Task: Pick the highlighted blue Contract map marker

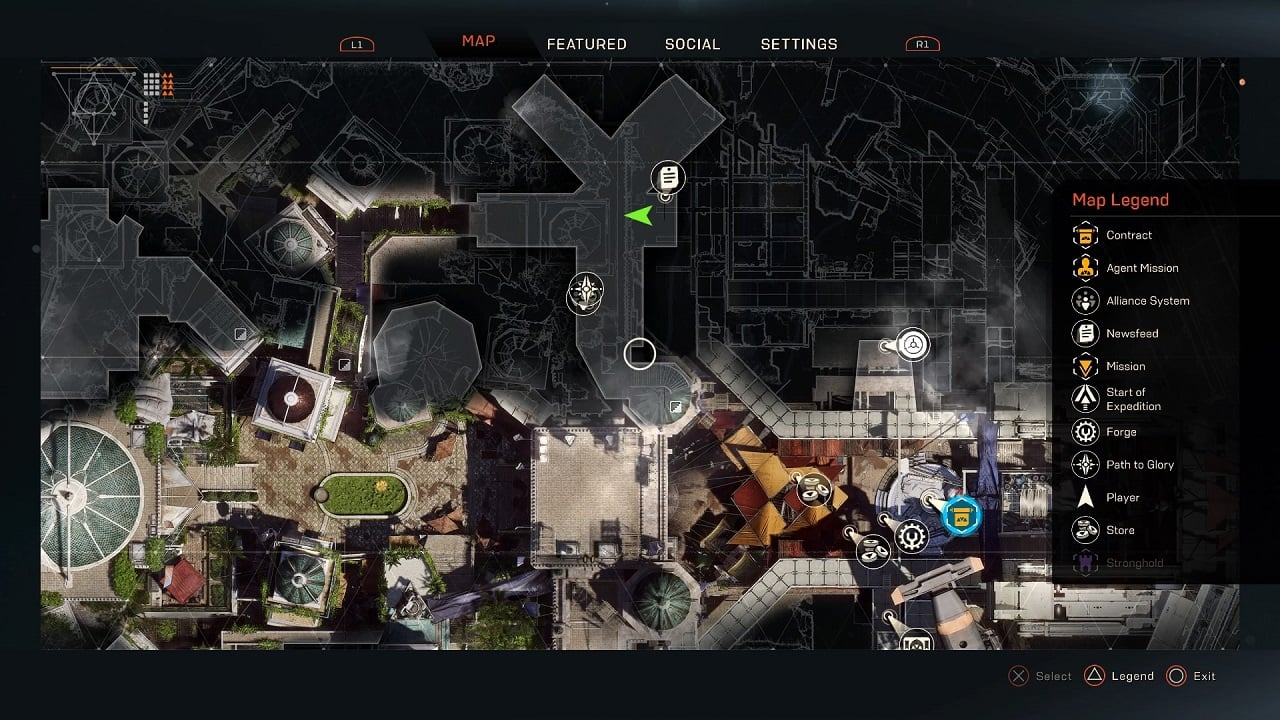Action: 962,515
